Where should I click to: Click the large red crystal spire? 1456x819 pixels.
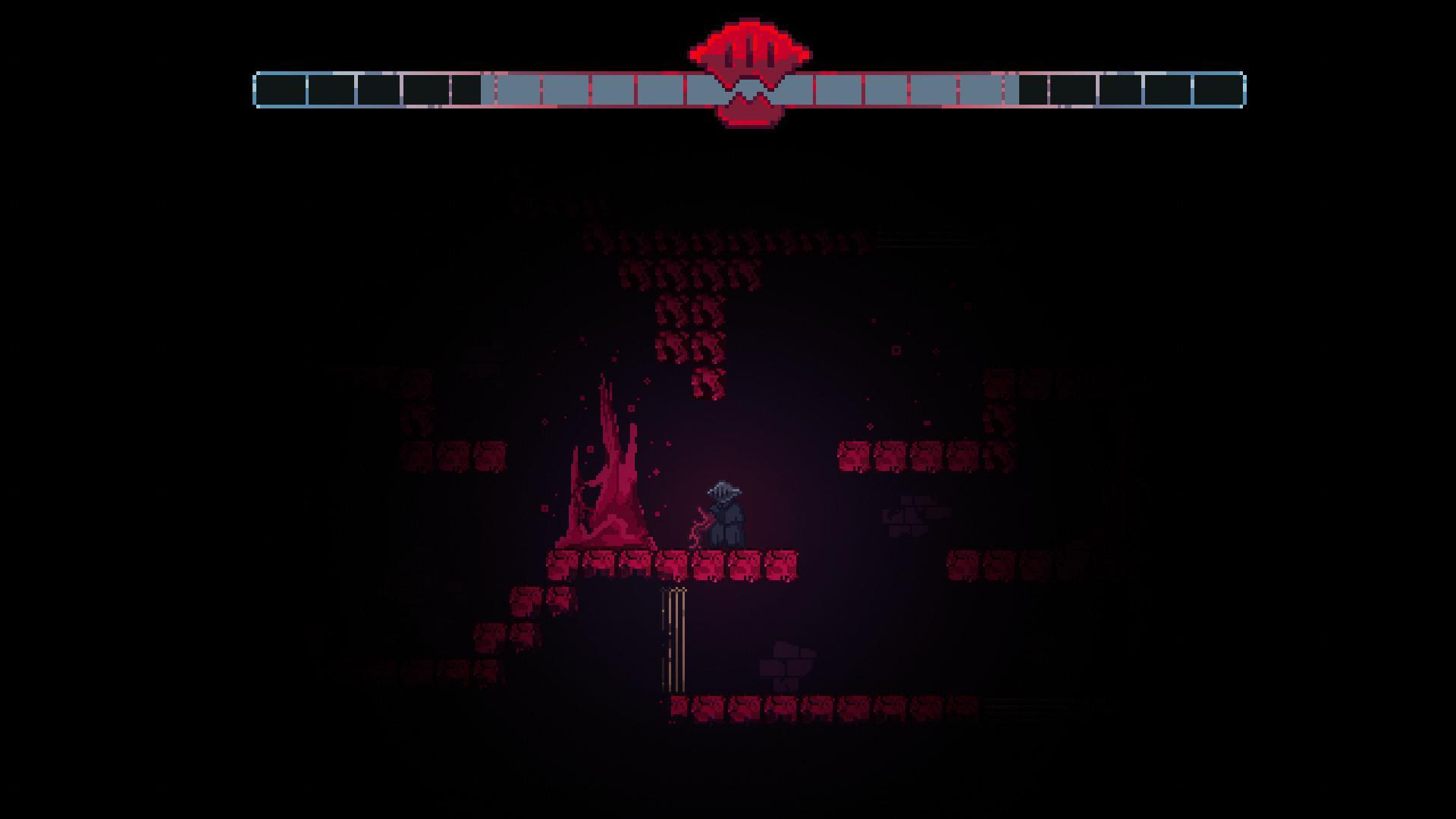607,470
